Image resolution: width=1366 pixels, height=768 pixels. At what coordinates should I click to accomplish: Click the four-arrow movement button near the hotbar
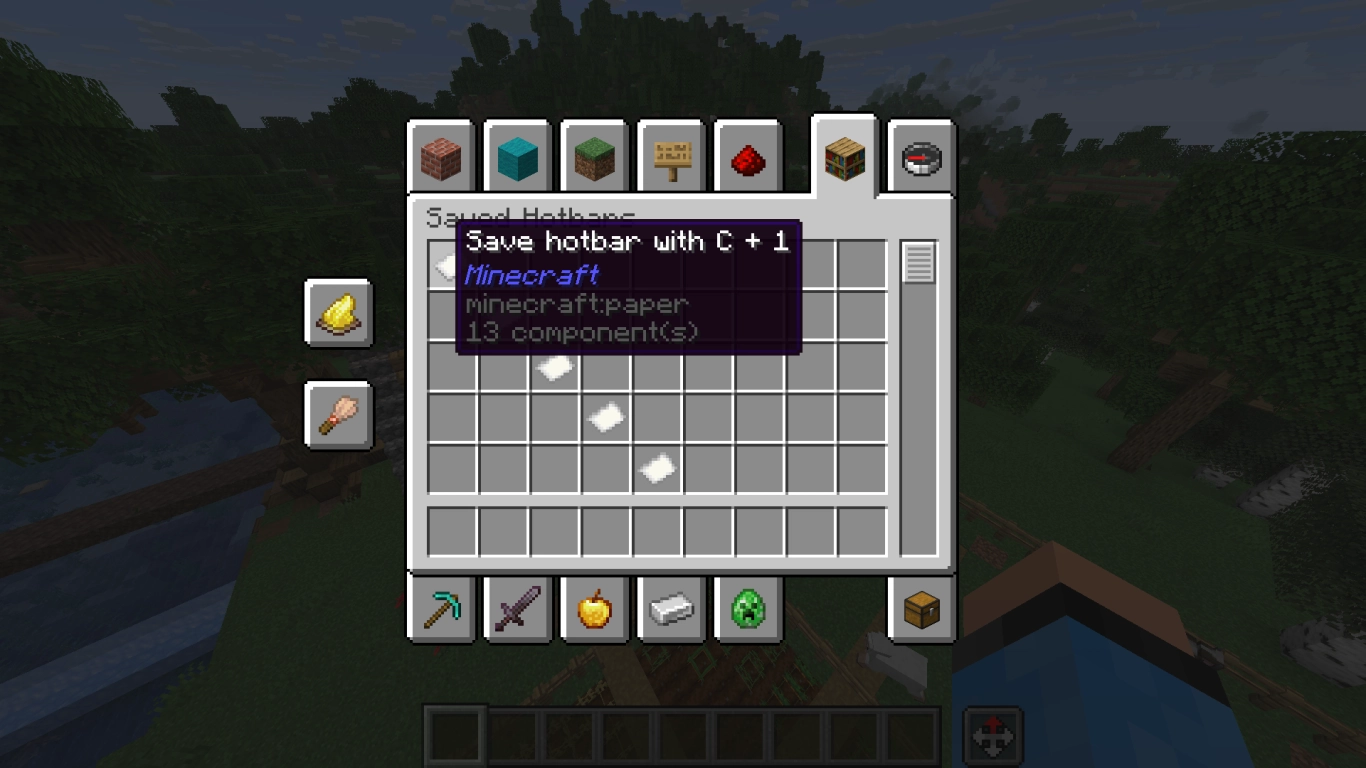point(993,734)
